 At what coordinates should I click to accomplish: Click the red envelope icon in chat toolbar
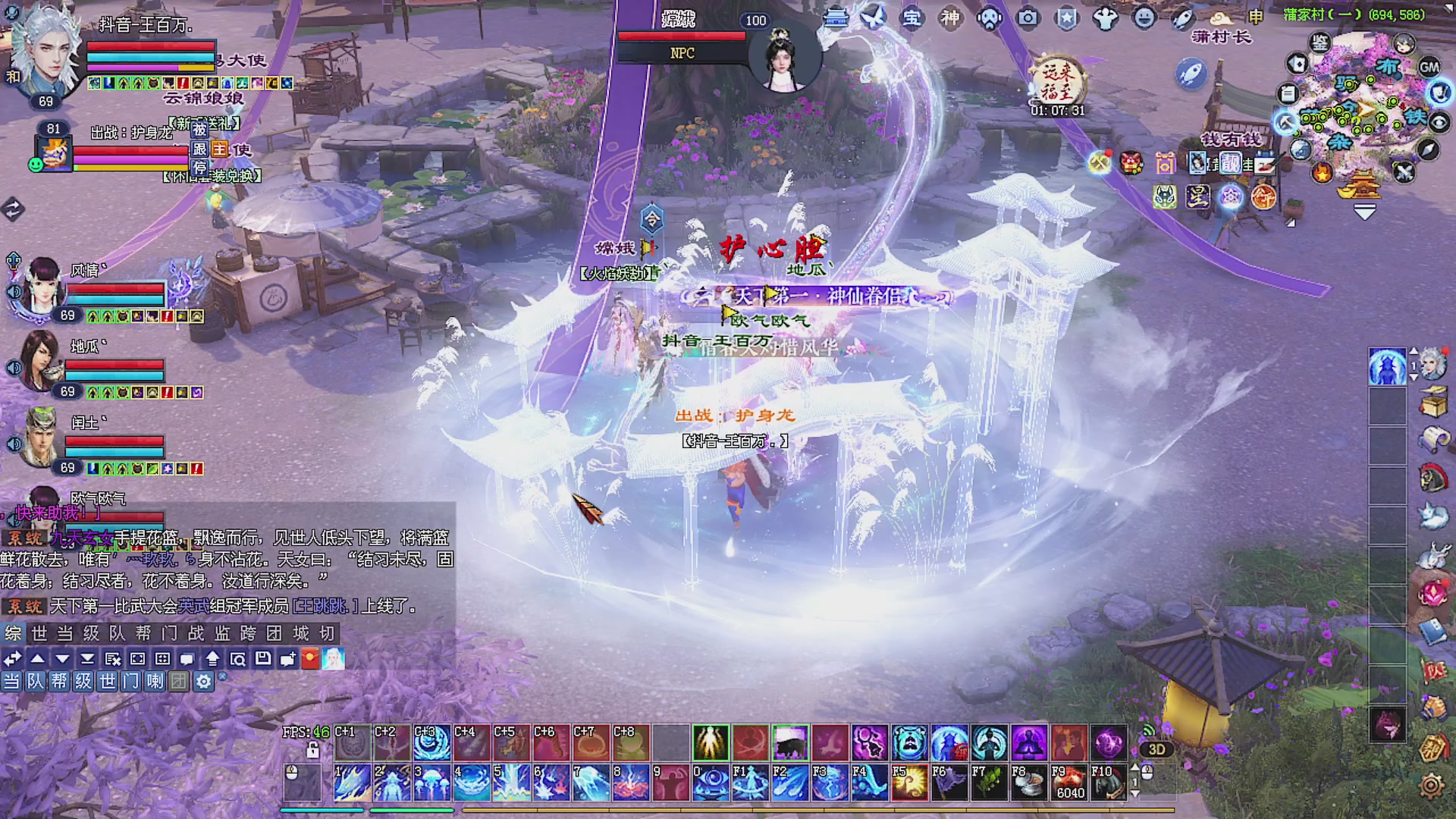pos(310,658)
